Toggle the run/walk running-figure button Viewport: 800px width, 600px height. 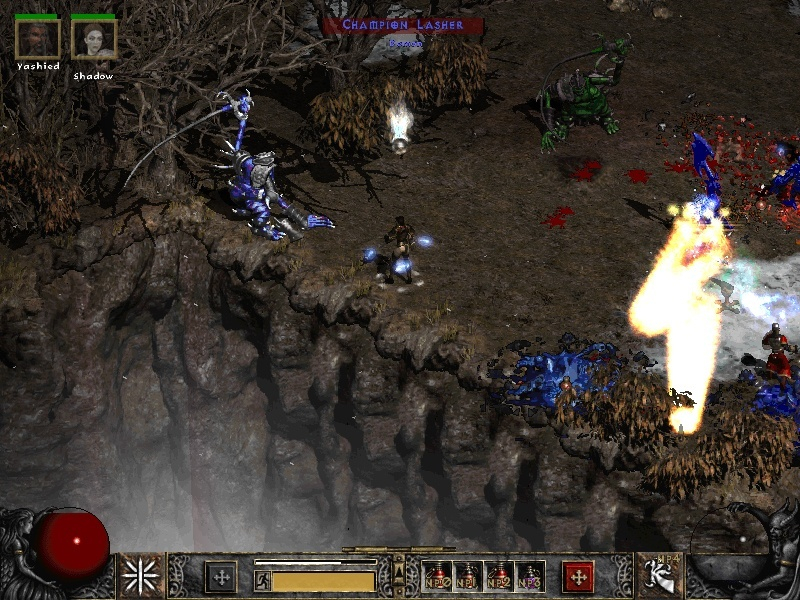pyautogui.click(x=262, y=580)
